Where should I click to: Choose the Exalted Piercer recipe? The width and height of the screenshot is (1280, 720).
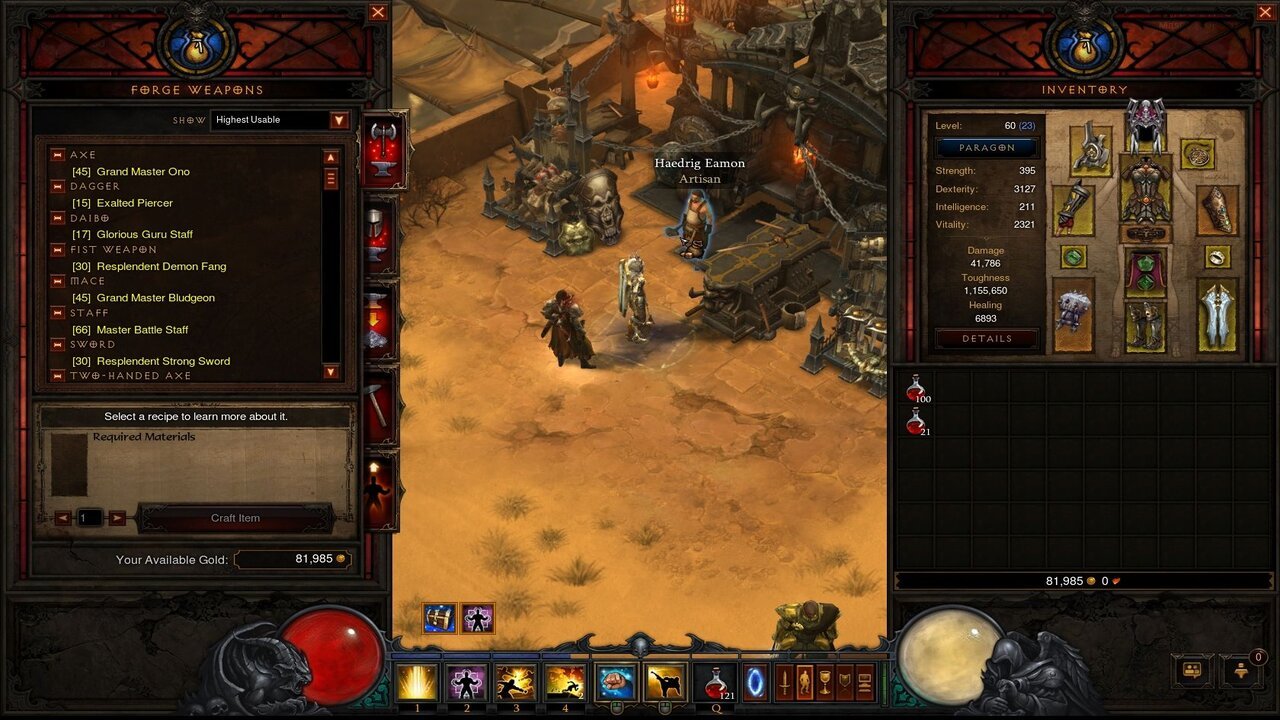(x=134, y=203)
